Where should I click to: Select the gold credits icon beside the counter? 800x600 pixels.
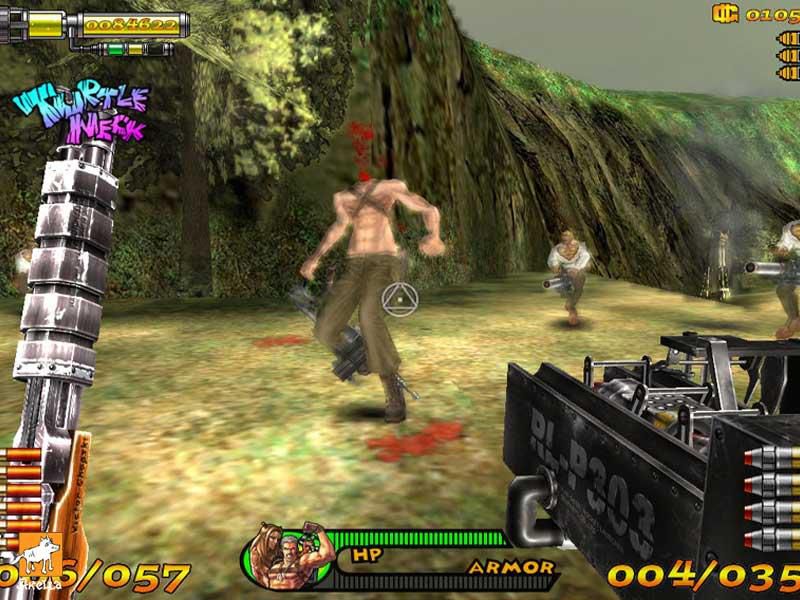[x=725, y=13]
